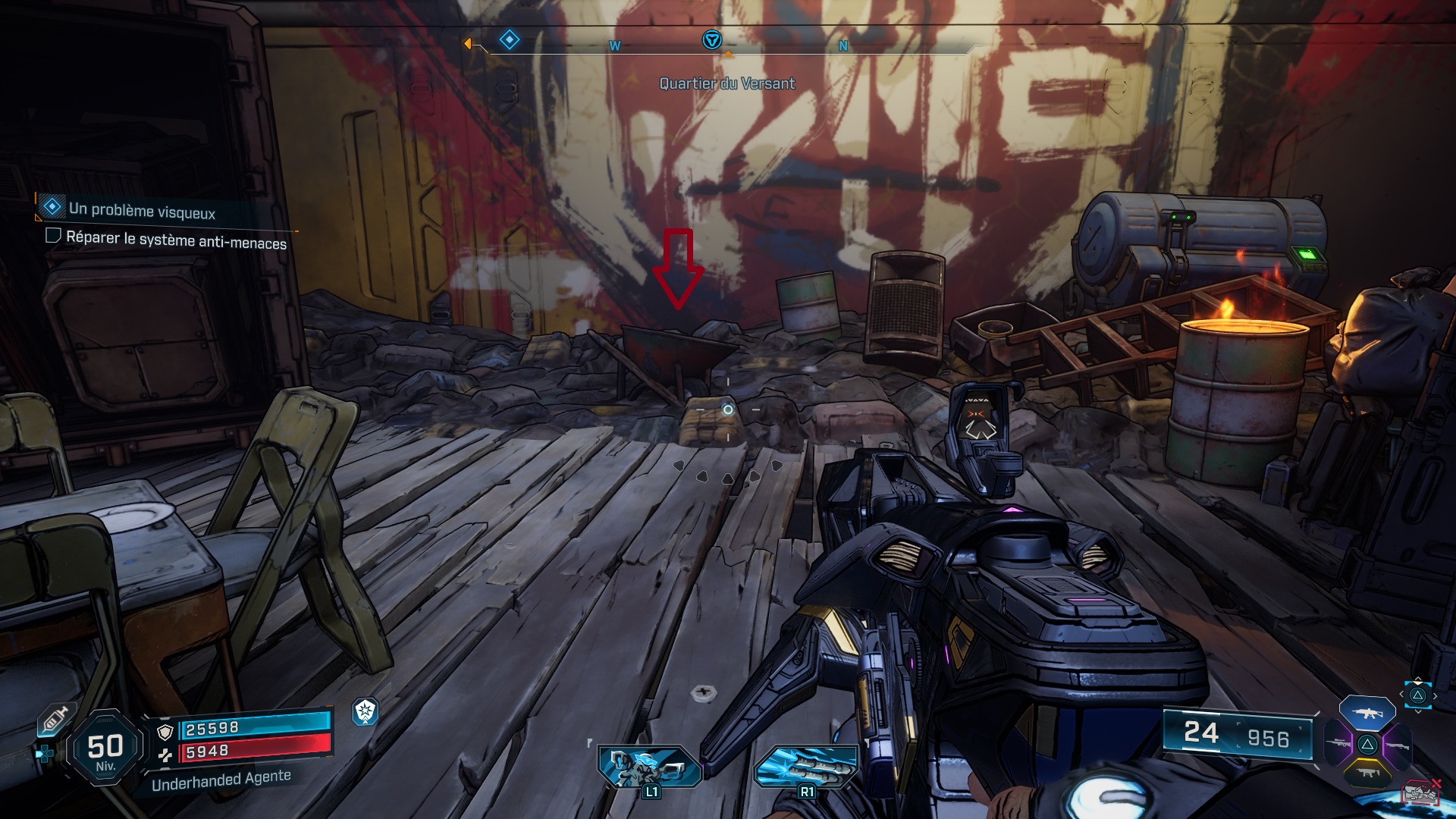Use the repair kit syringe icon

pyautogui.click(x=55, y=719)
